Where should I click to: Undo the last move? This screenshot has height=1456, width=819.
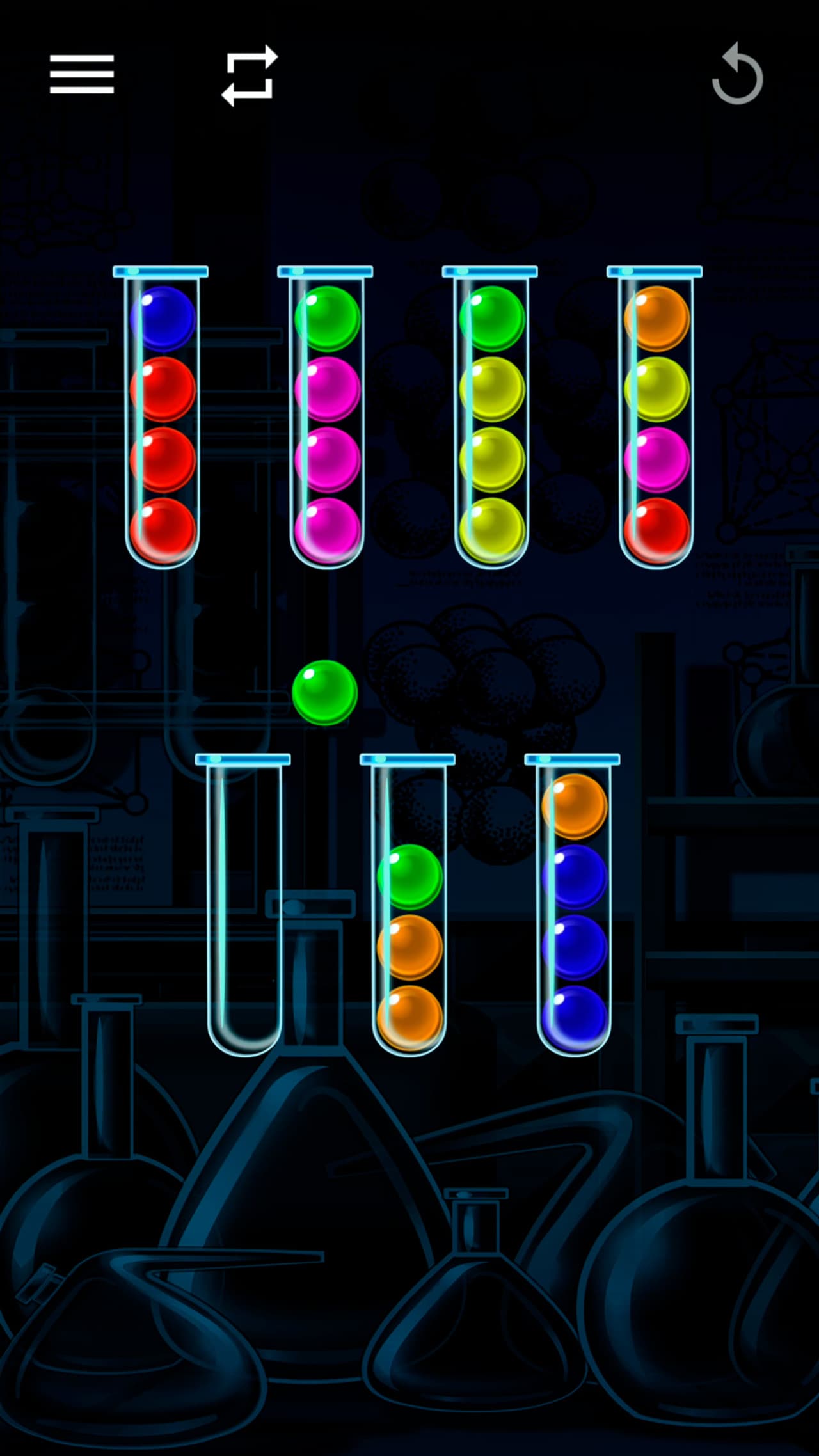(738, 74)
